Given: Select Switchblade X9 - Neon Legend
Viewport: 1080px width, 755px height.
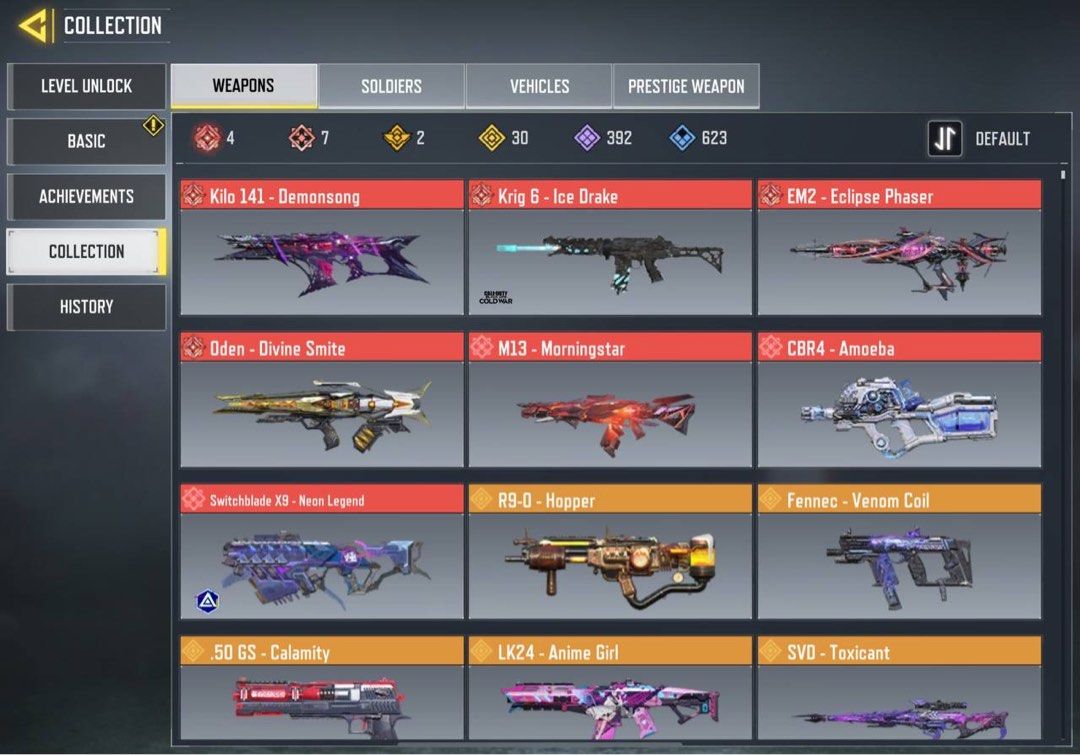Looking at the screenshot, I should (x=321, y=552).
